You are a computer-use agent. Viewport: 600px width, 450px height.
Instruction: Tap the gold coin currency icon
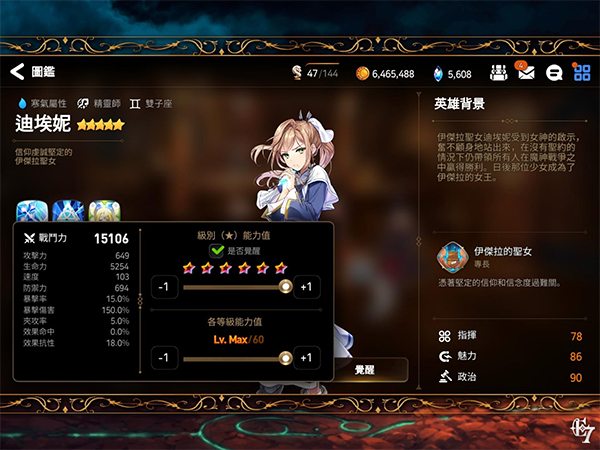(362, 73)
